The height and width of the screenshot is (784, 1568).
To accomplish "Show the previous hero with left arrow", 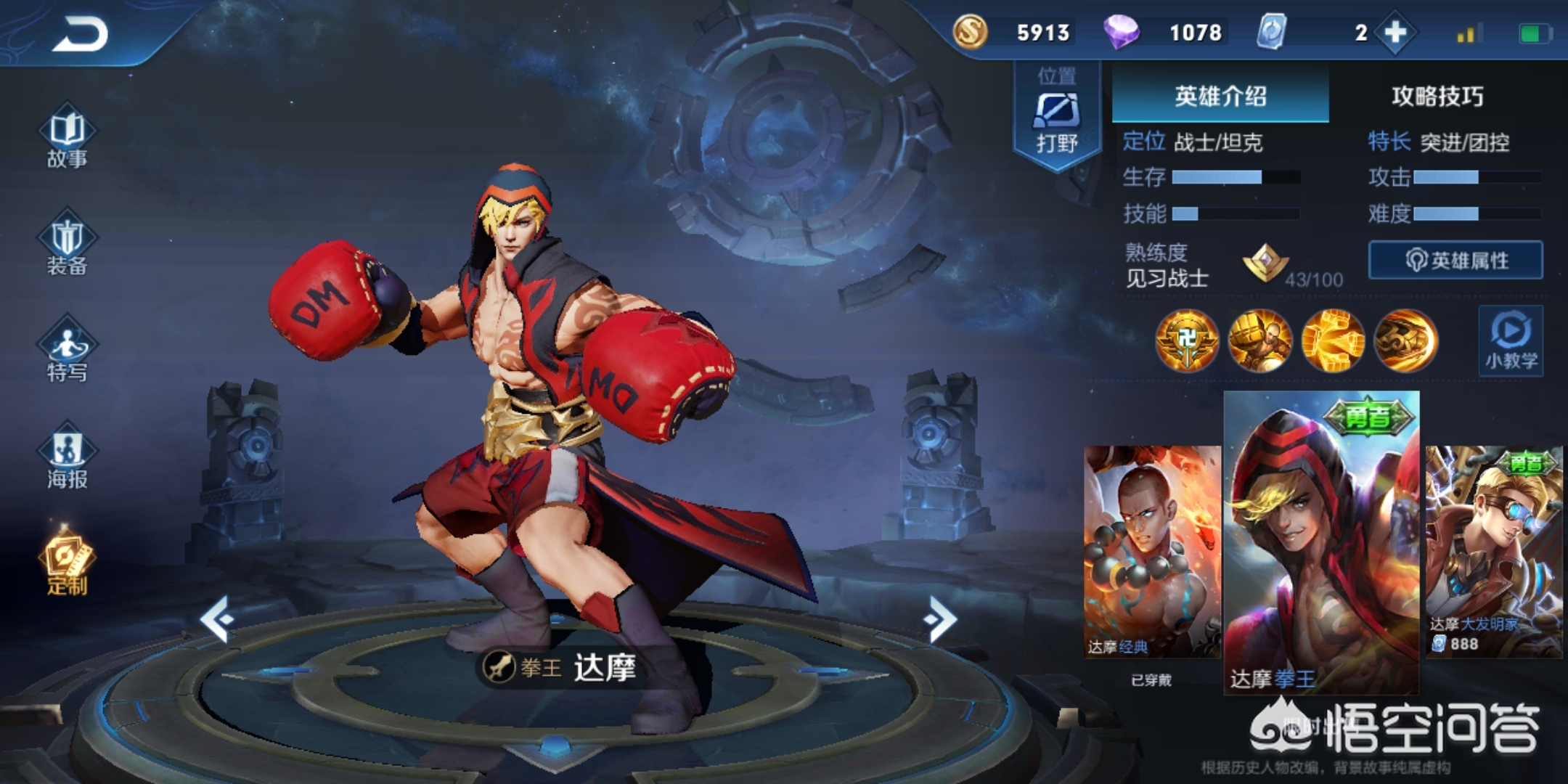I will pyautogui.click(x=217, y=618).
